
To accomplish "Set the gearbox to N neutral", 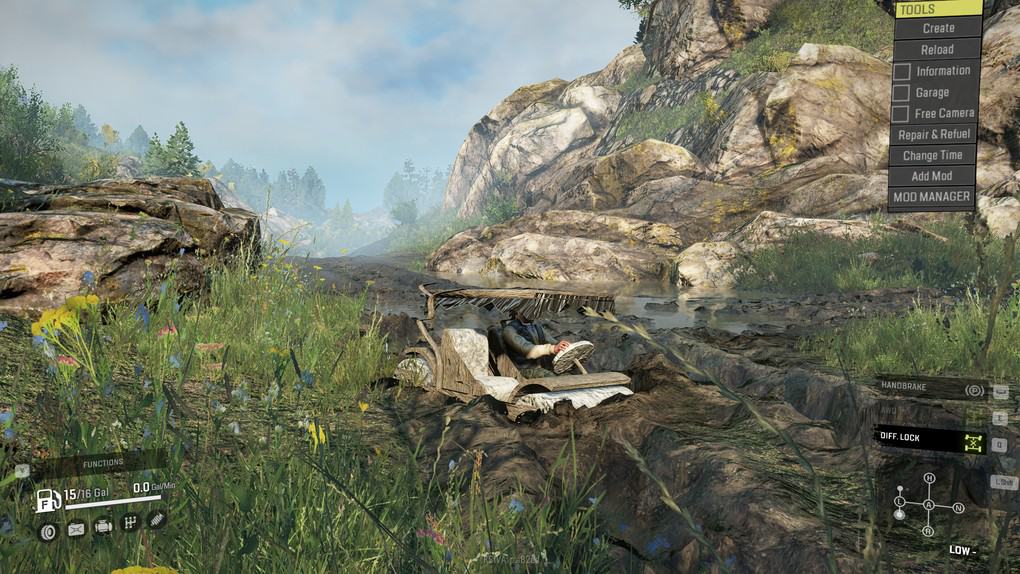I will pyautogui.click(x=958, y=507).
